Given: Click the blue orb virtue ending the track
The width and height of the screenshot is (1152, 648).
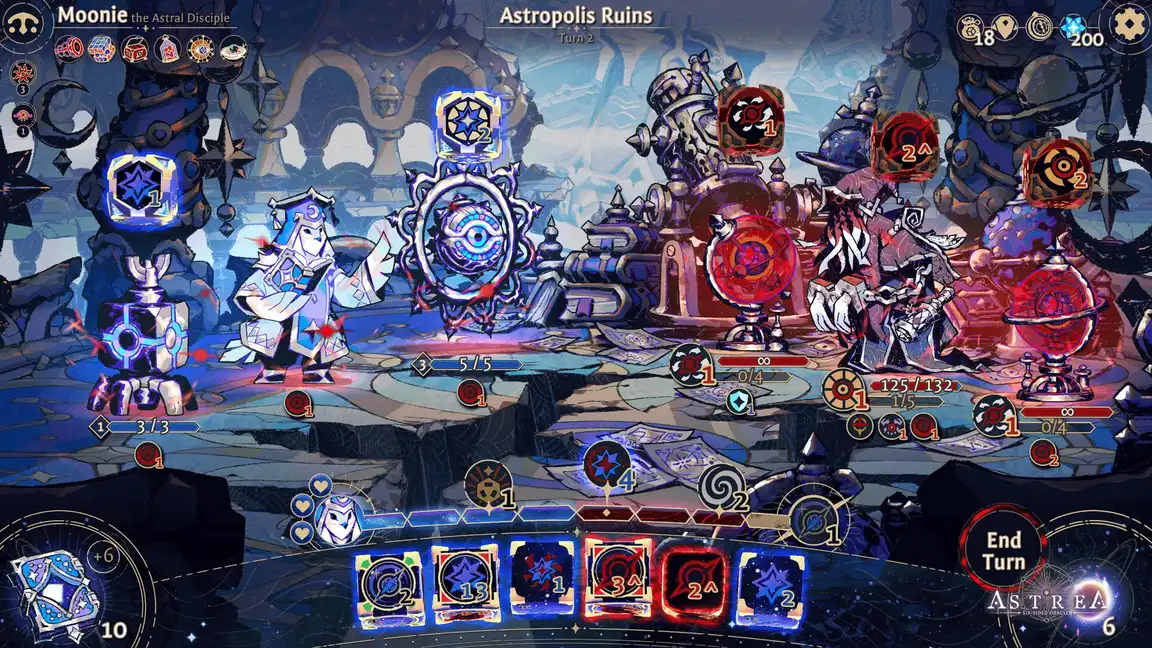Looking at the screenshot, I should [816, 520].
